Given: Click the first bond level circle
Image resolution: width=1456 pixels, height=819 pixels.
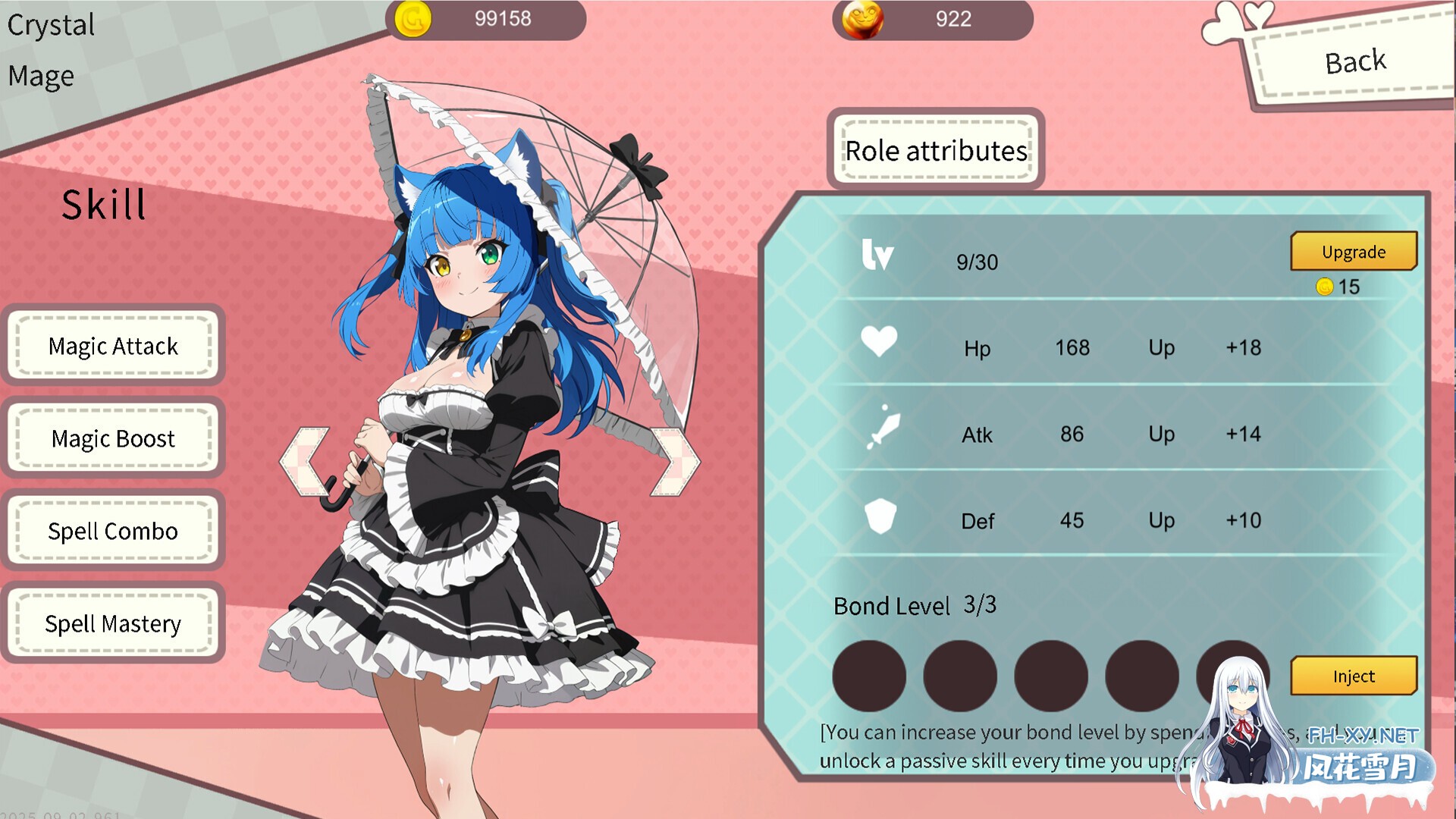Looking at the screenshot, I should [869, 677].
